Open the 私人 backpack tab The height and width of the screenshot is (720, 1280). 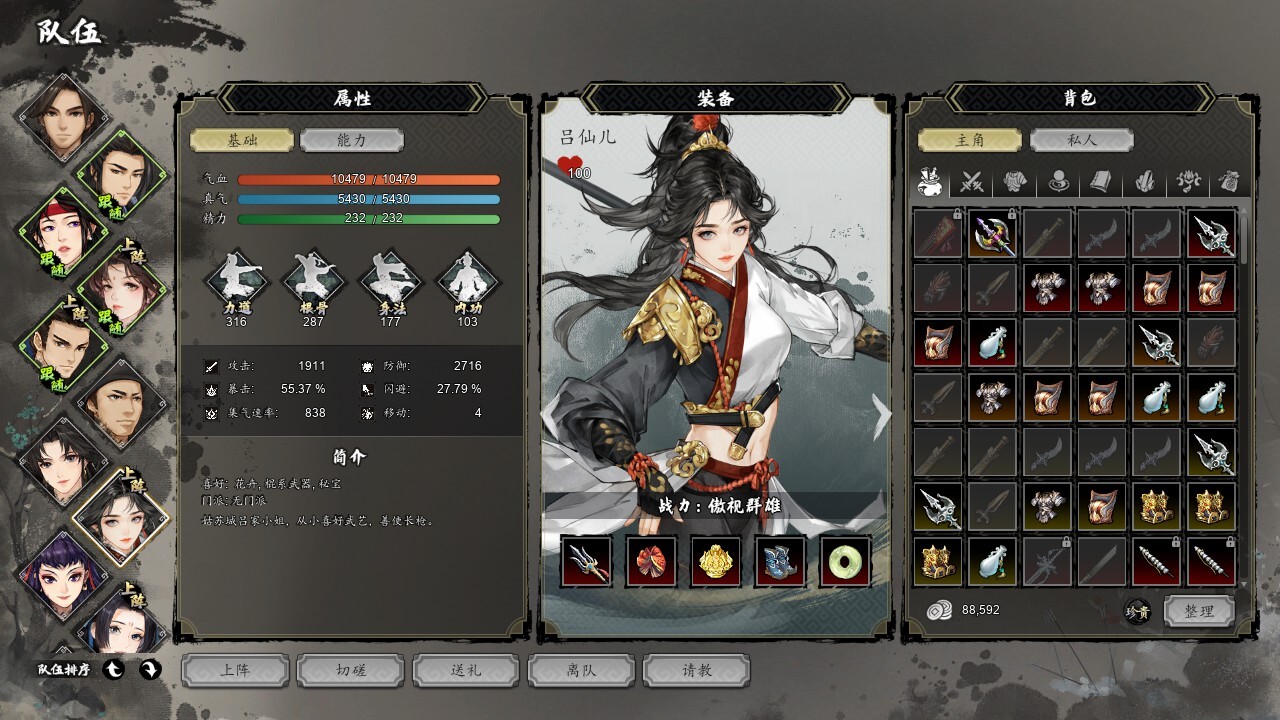coord(1081,141)
